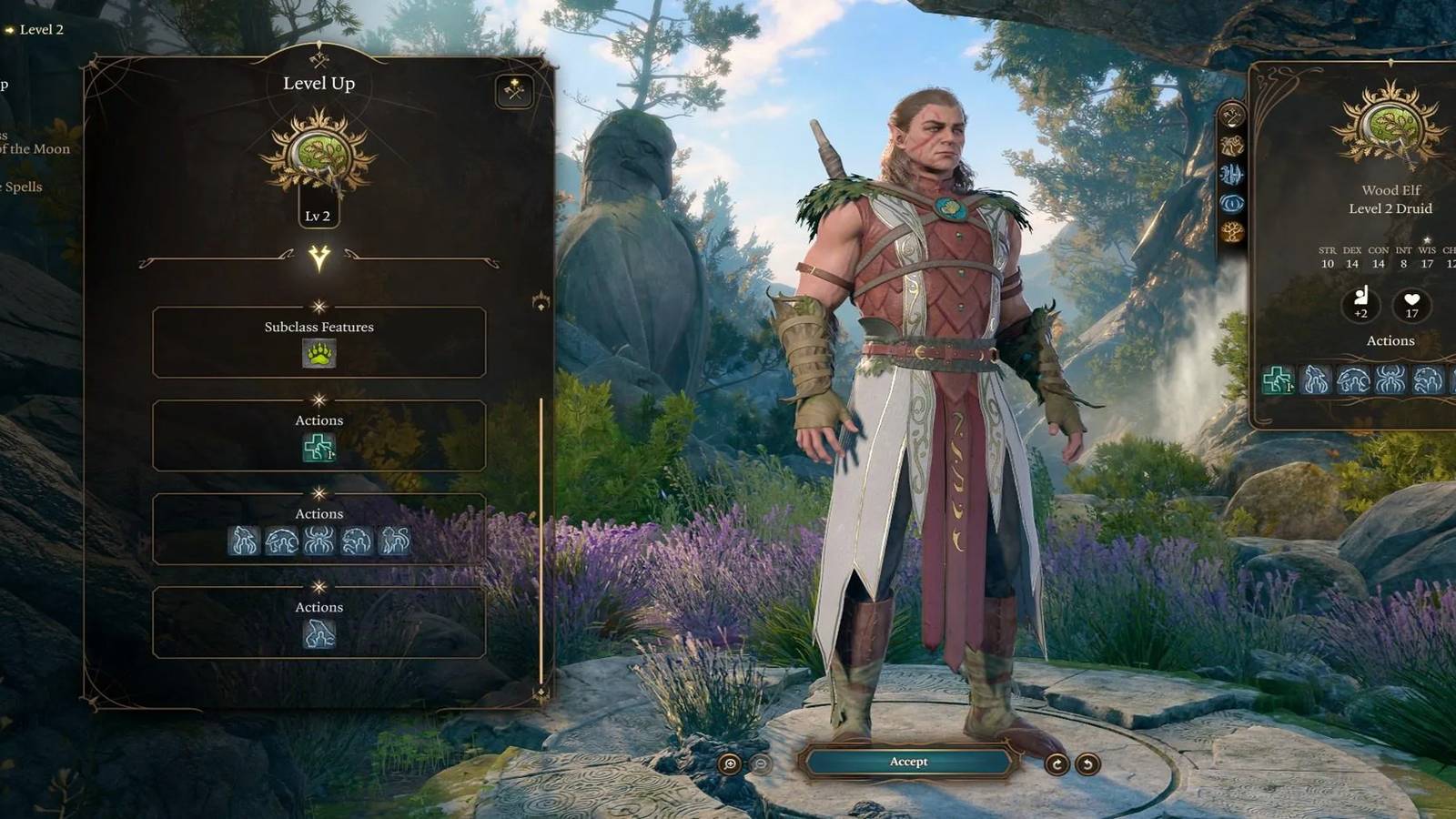Open the top tab of the character sheet
1456x819 pixels.
[x=1231, y=116]
